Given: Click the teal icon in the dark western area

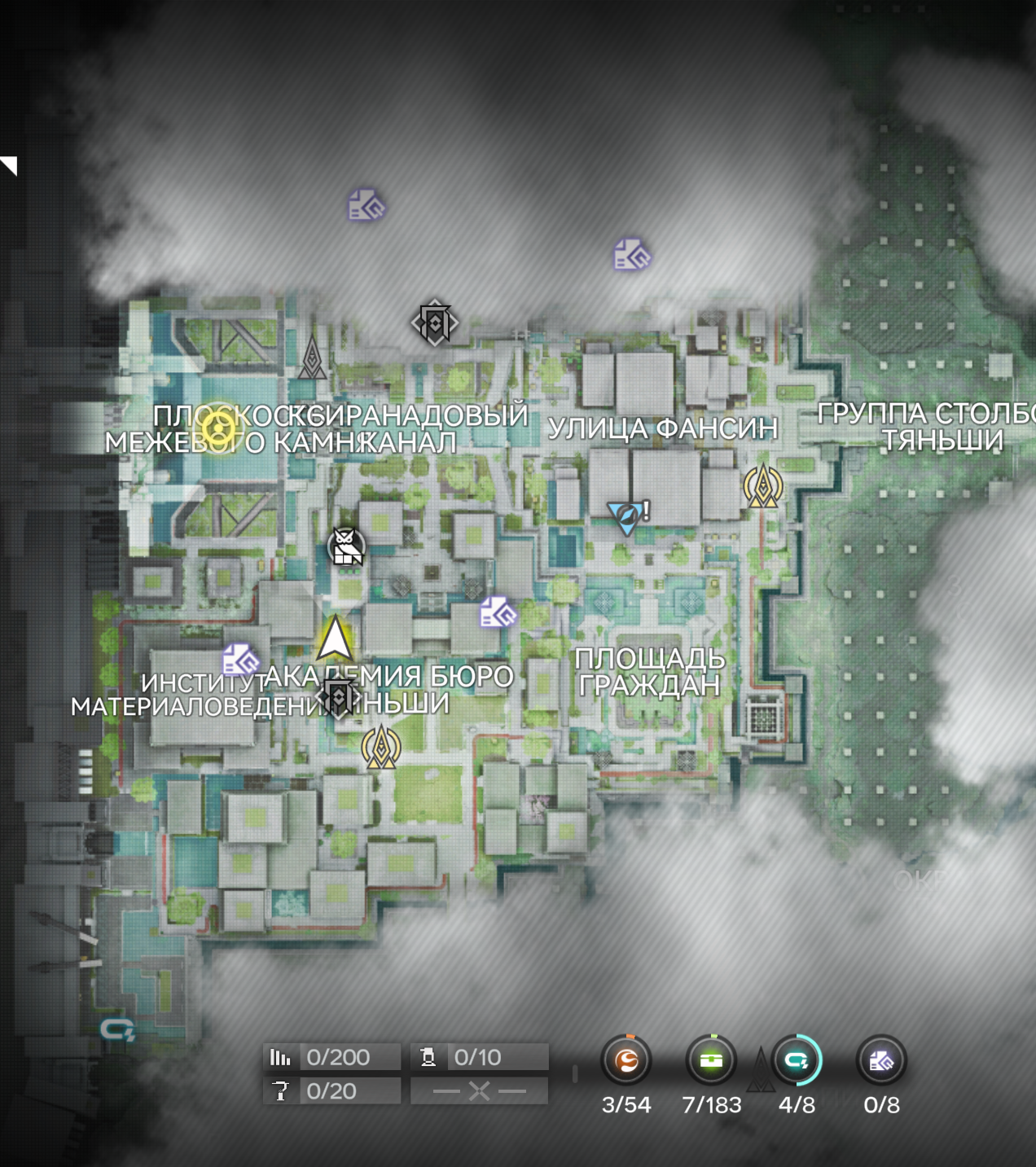Looking at the screenshot, I should tap(117, 1031).
